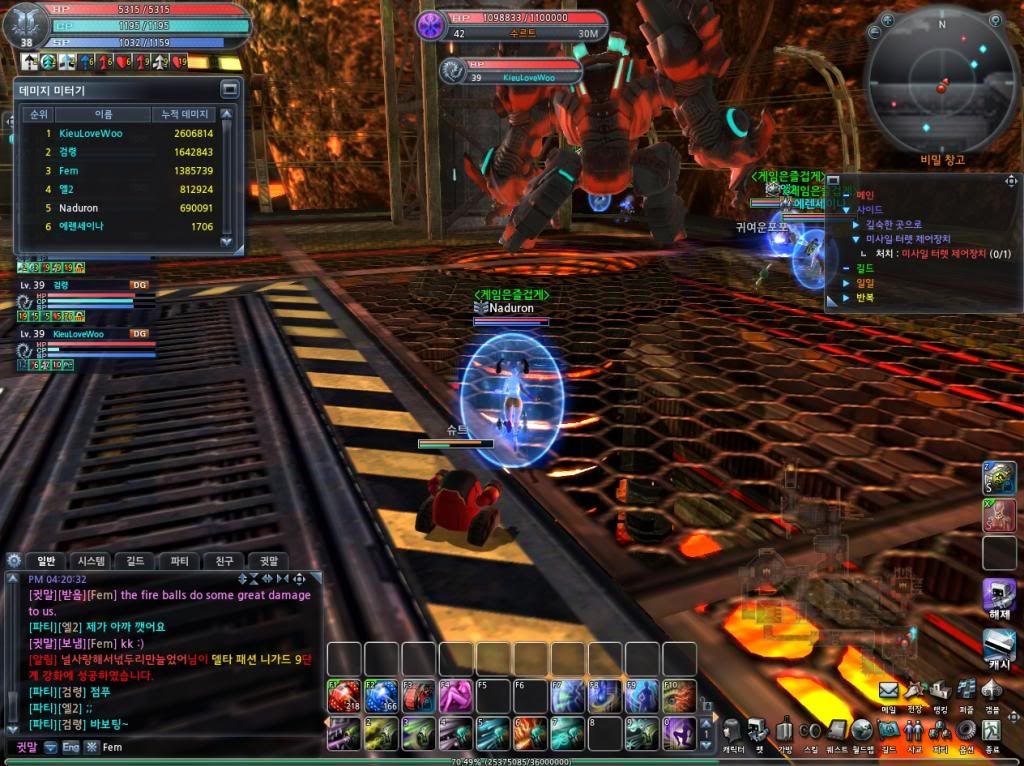Toggle the Eng language button in chat
Screen dimensions: 1024x766
(71, 747)
